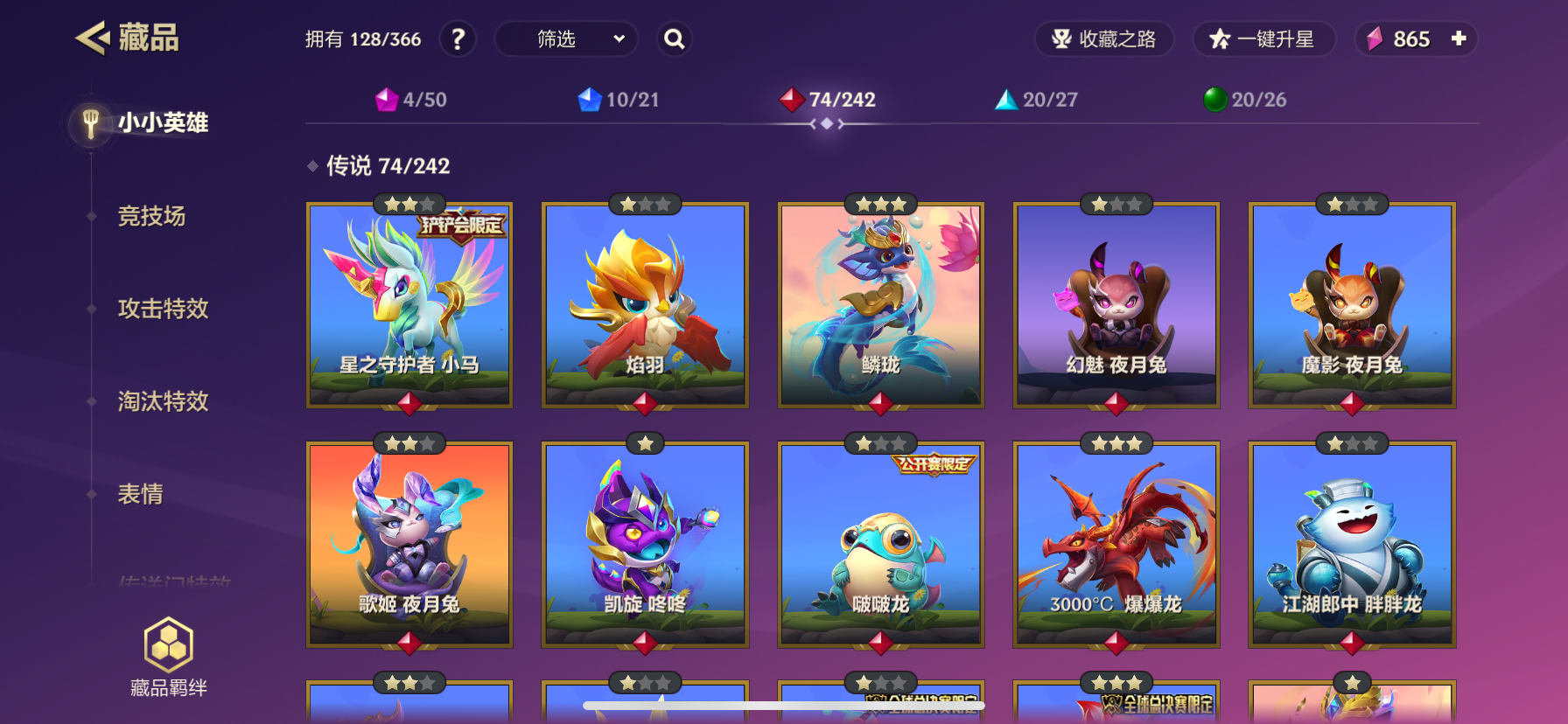Switch to the blue gem 10/21 rarity tab

[619, 100]
